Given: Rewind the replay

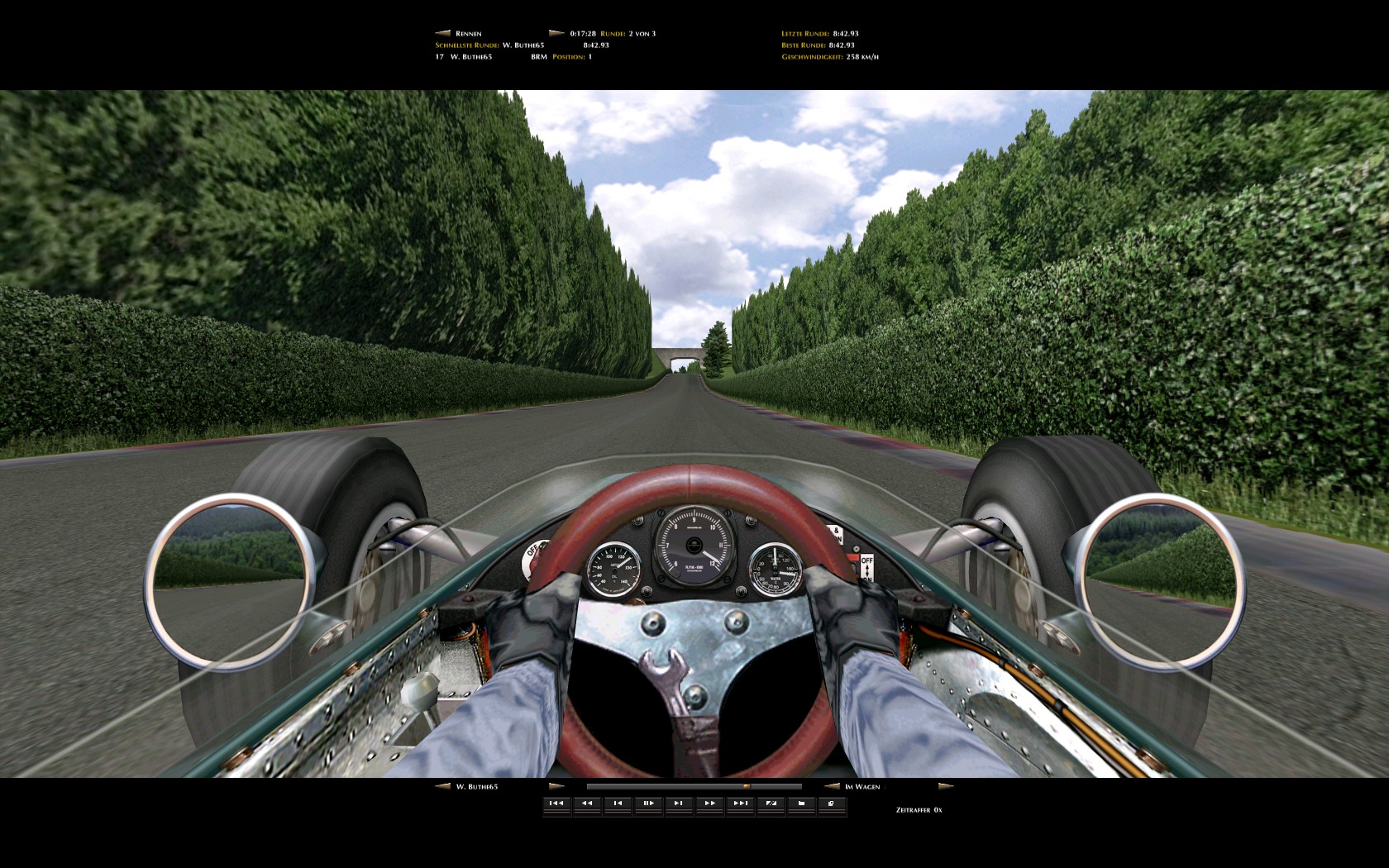Looking at the screenshot, I should [x=587, y=804].
